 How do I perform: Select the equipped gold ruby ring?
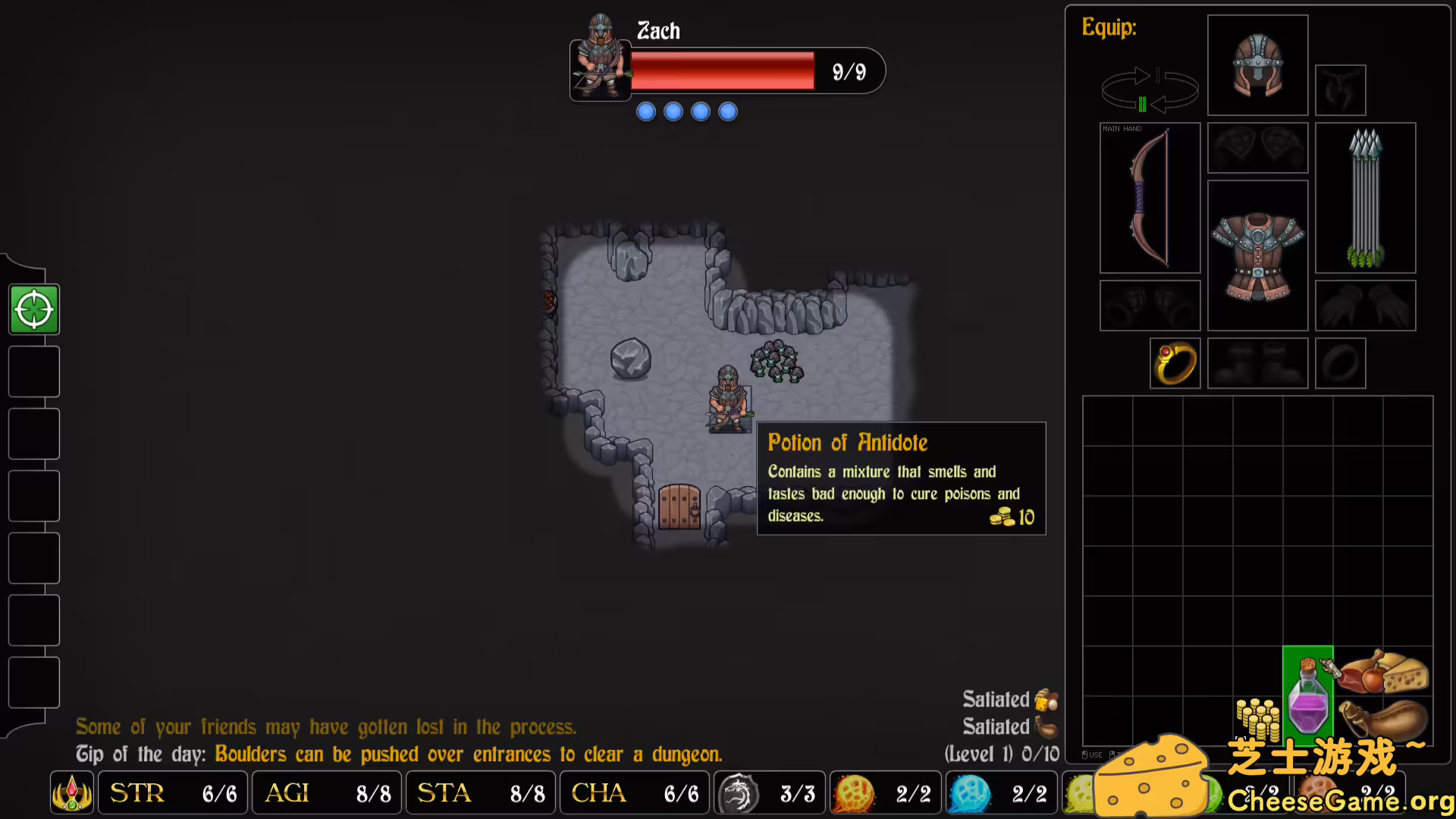(1175, 363)
